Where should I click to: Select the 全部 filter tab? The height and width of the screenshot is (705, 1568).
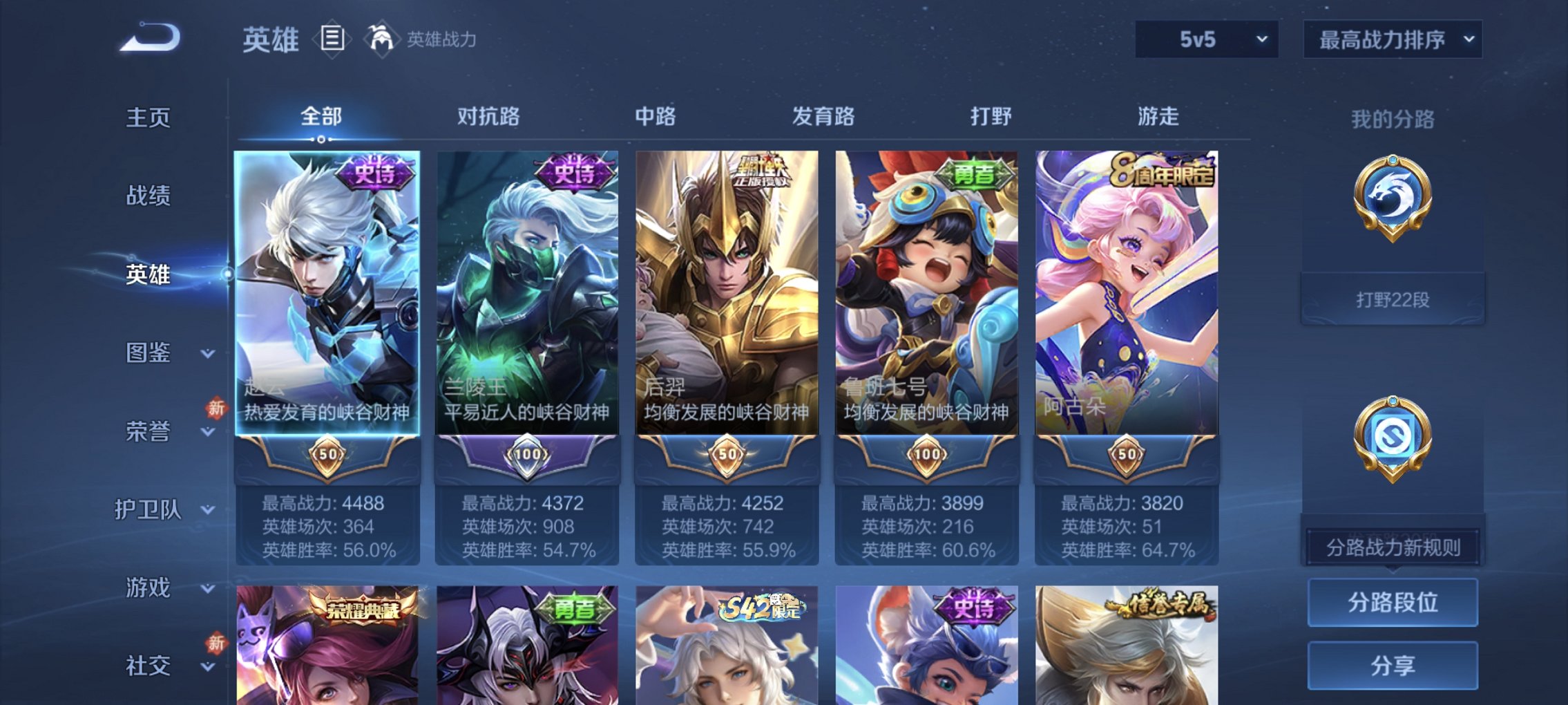(x=321, y=117)
